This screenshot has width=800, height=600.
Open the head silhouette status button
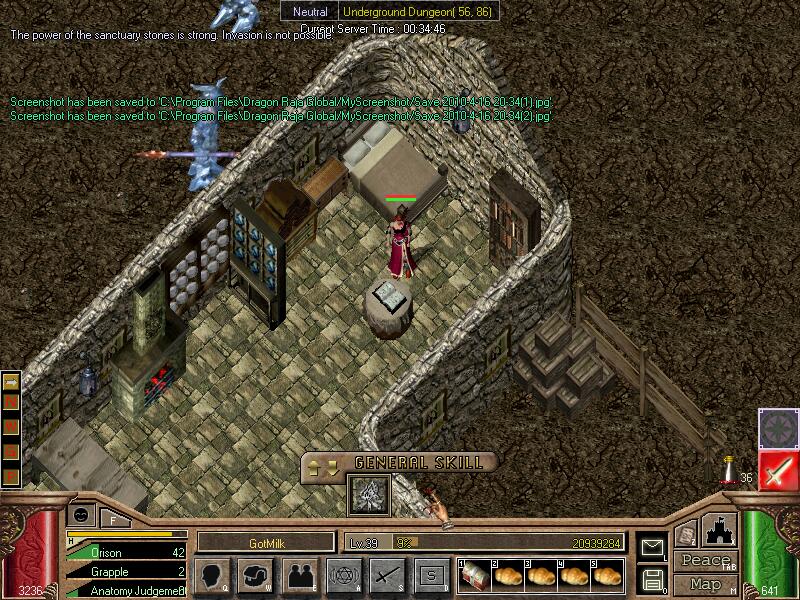point(211,576)
